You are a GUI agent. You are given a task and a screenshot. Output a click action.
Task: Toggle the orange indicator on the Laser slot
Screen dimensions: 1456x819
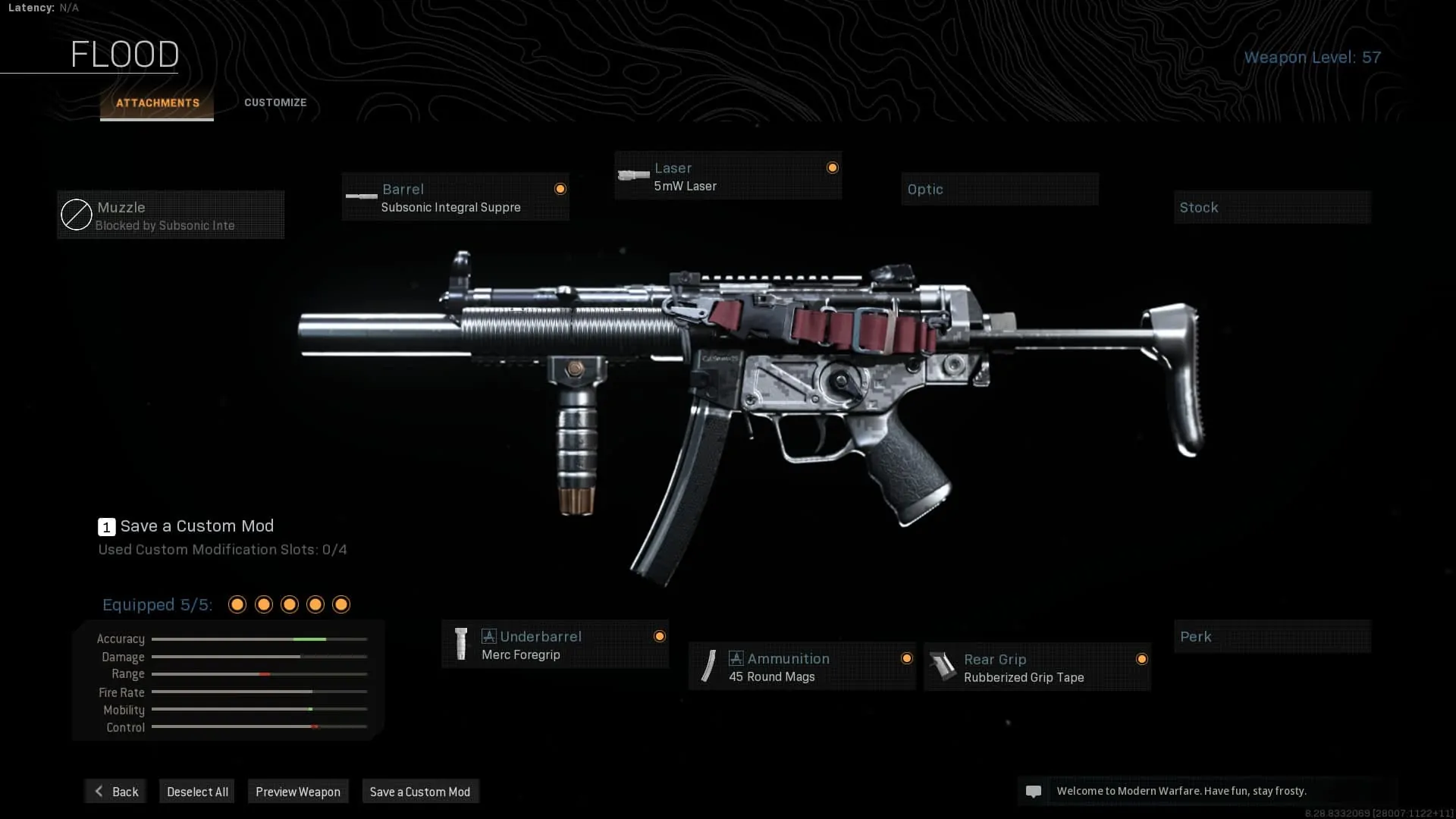click(x=833, y=168)
